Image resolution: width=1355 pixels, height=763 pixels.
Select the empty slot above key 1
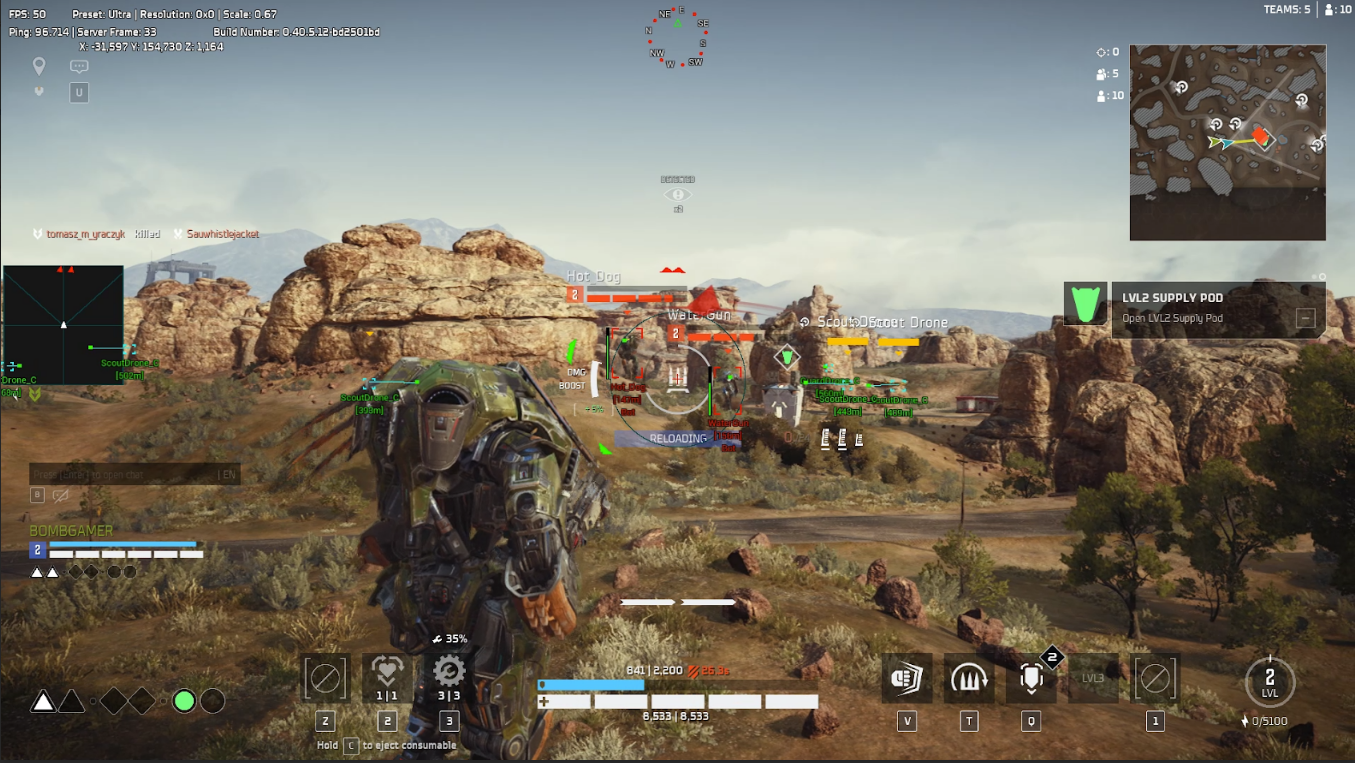1155,678
